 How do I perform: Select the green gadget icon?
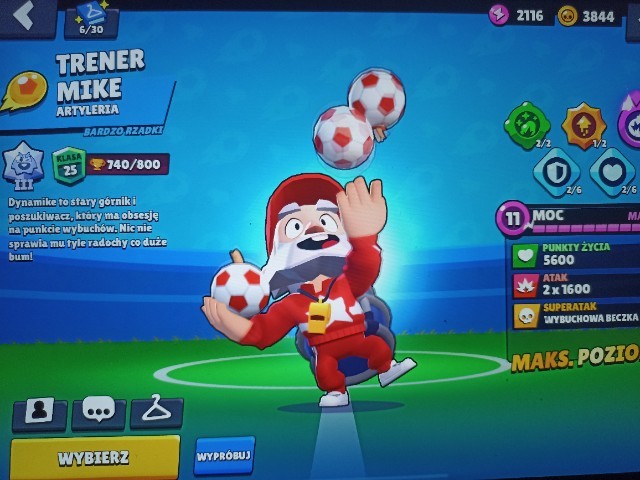click(526, 124)
